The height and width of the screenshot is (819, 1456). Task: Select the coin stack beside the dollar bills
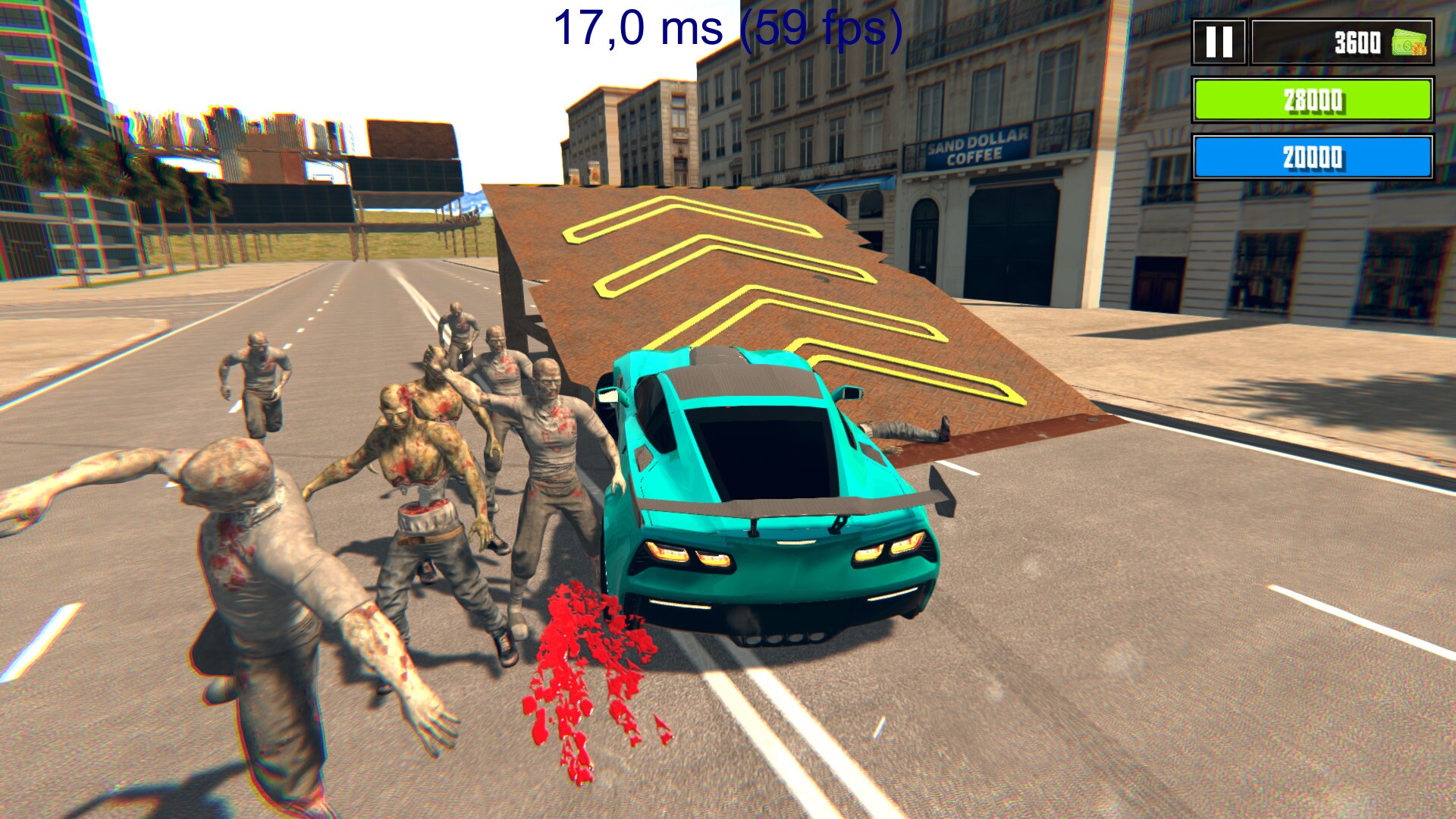pyautogui.click(x=1420, y=49)
